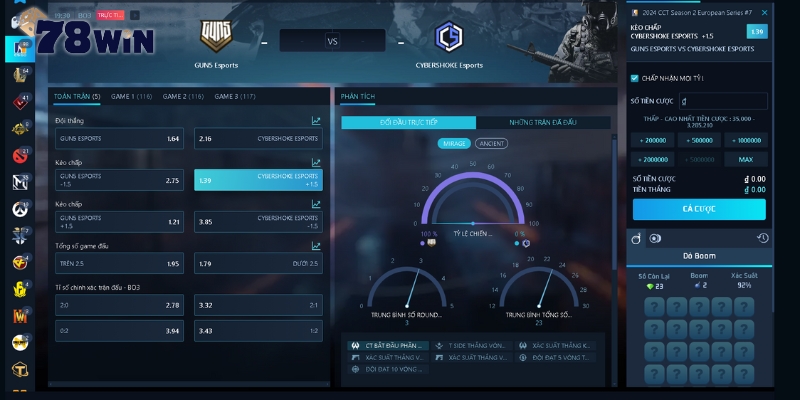The width and height of the screenshot is (800, 400).
Task: Remove the Cybershoke bet slip with X
Action: [x=765, y=13]
